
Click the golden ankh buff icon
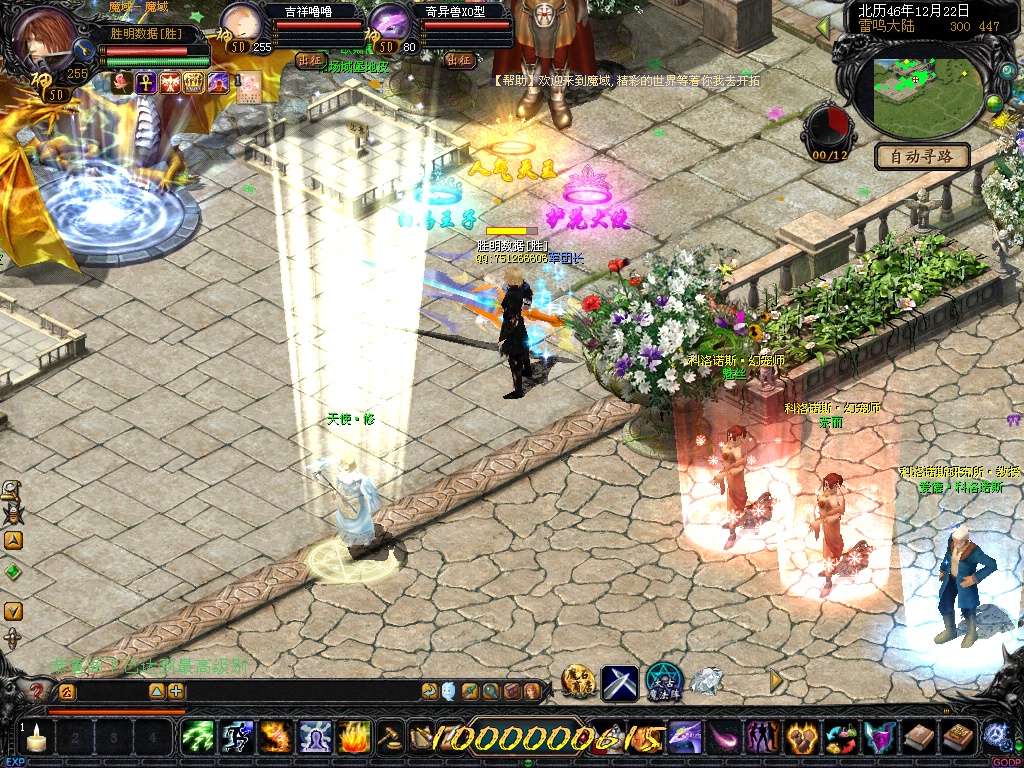pos(146,83)
